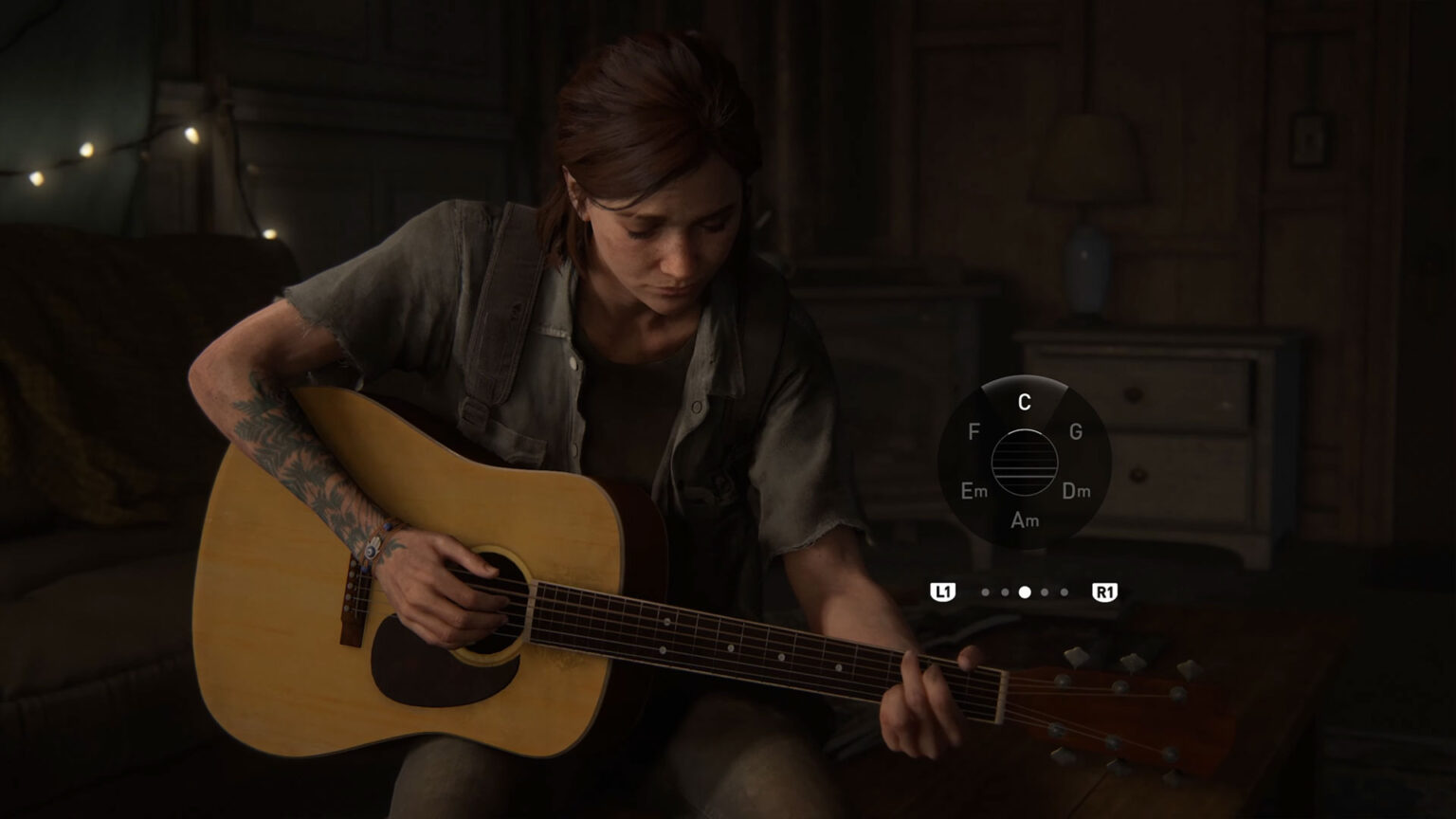This screenshot has width=1456, height=819.
Task: Pick the Dm chord on the wheel
Action: point(1076,491)
